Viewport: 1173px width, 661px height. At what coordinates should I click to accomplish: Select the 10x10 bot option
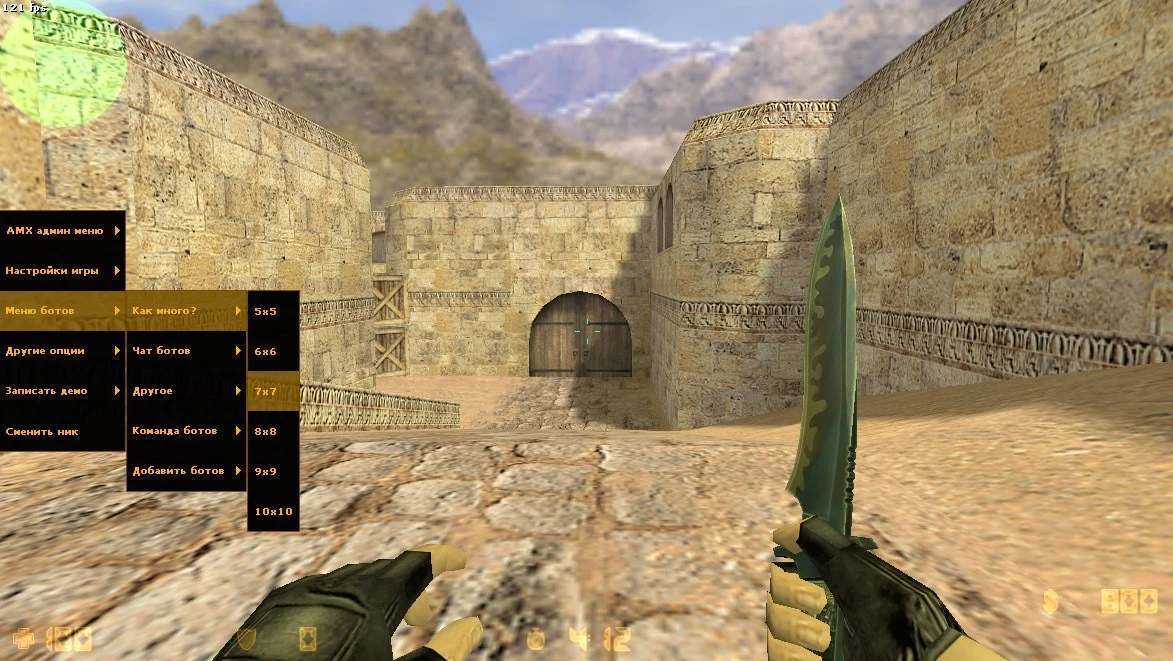pos(273,511)
